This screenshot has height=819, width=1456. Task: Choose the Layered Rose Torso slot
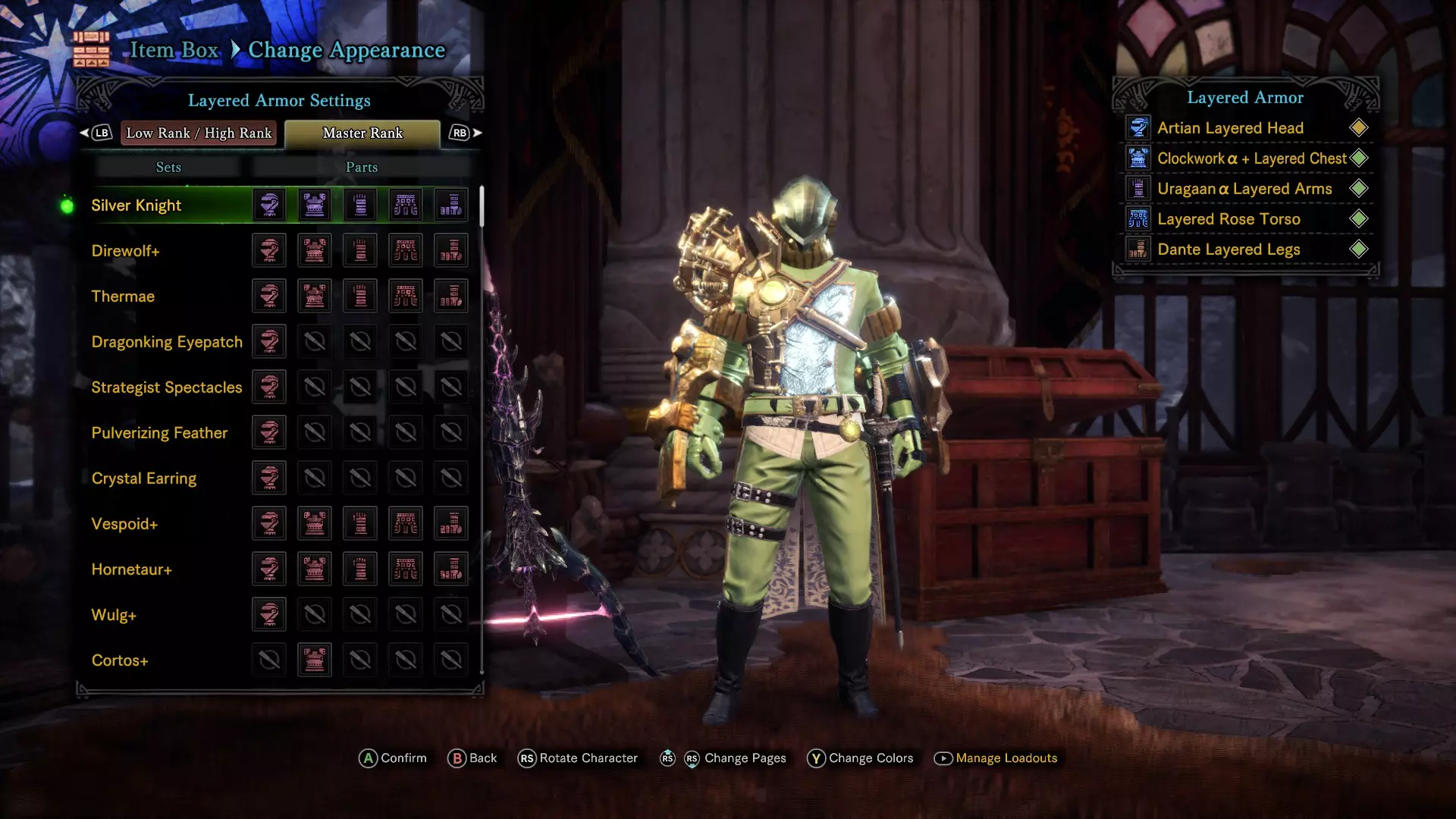1228,219
